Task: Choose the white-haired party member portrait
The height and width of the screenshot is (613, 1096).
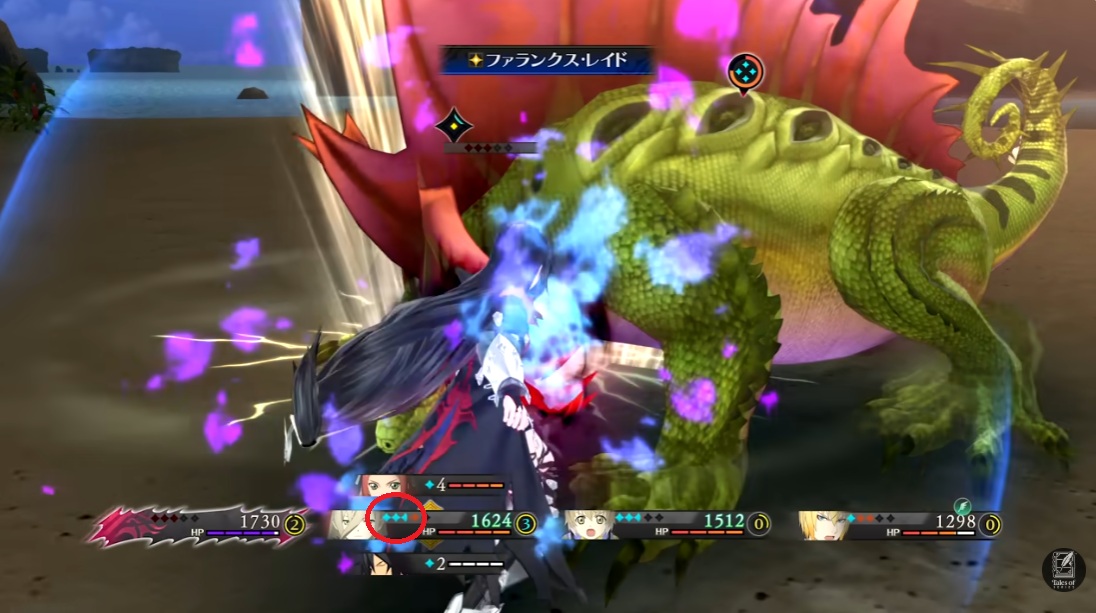Action: click(350, 523)
